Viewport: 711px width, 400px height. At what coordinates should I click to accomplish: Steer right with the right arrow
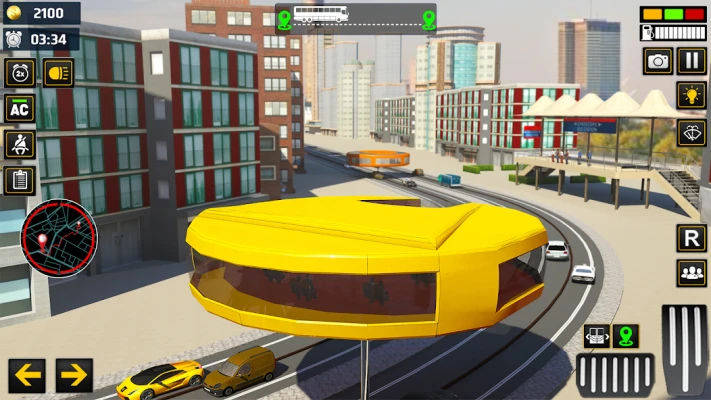[x=74, y=376]
